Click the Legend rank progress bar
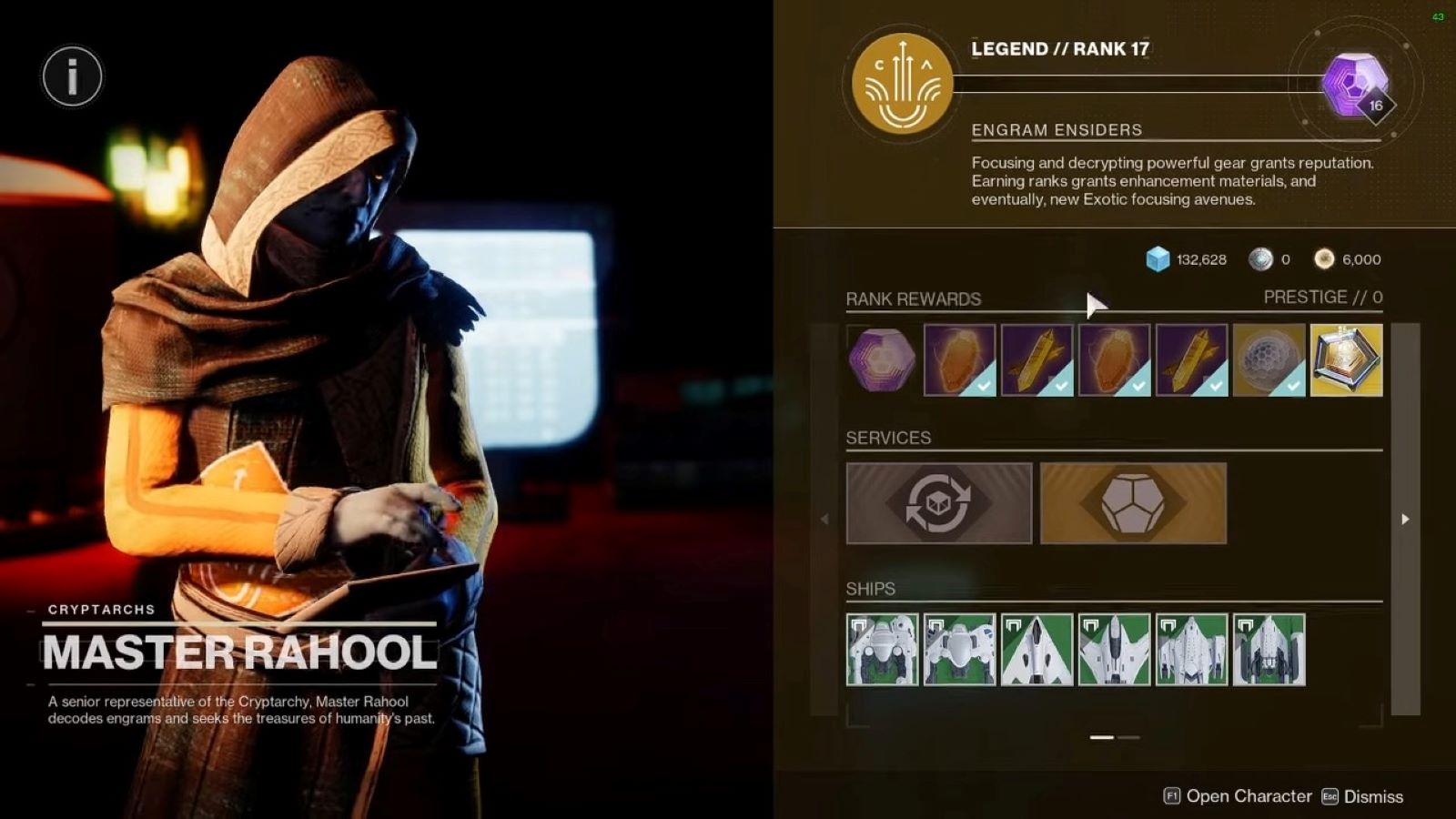1456x819 pixels. click(x=1128, y=85)
